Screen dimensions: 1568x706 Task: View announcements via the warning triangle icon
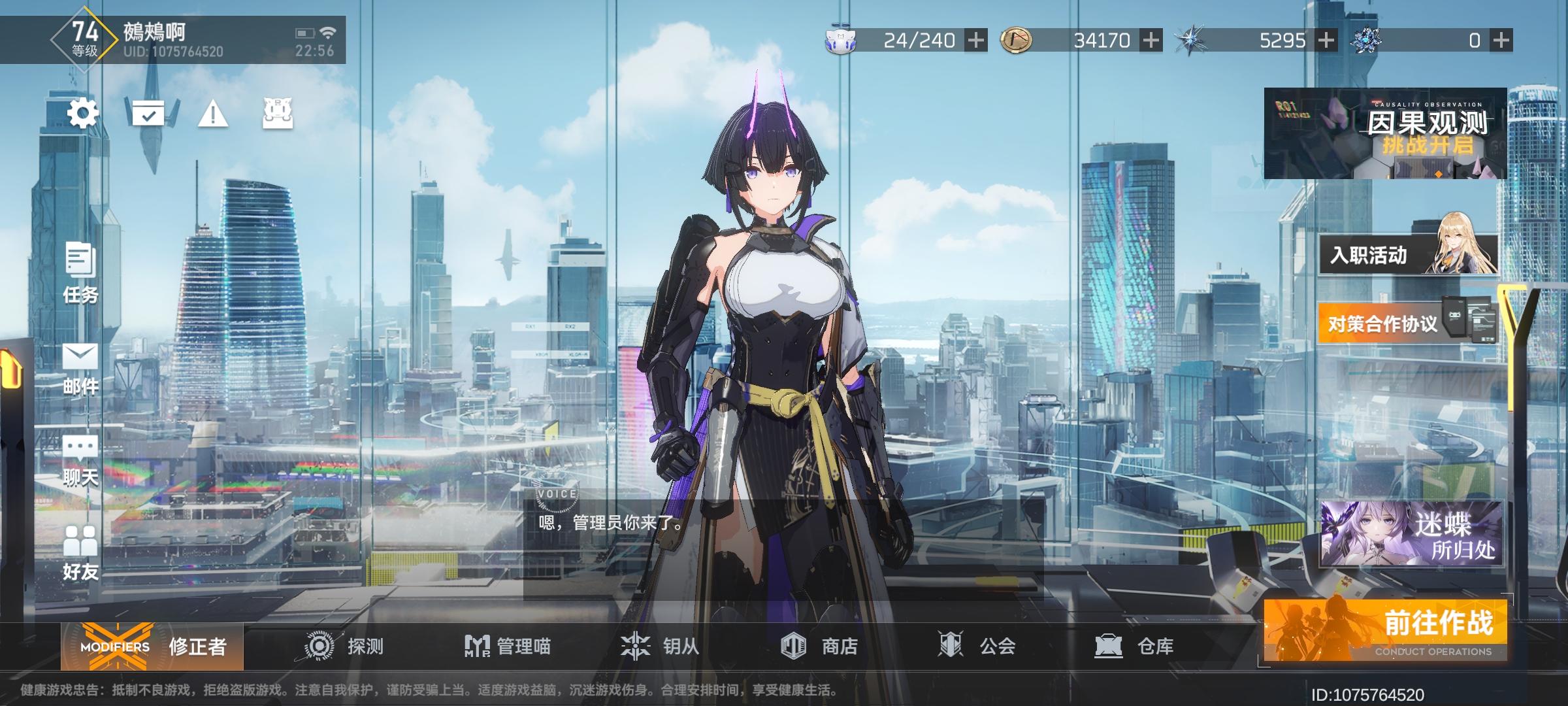click(212, 115)
